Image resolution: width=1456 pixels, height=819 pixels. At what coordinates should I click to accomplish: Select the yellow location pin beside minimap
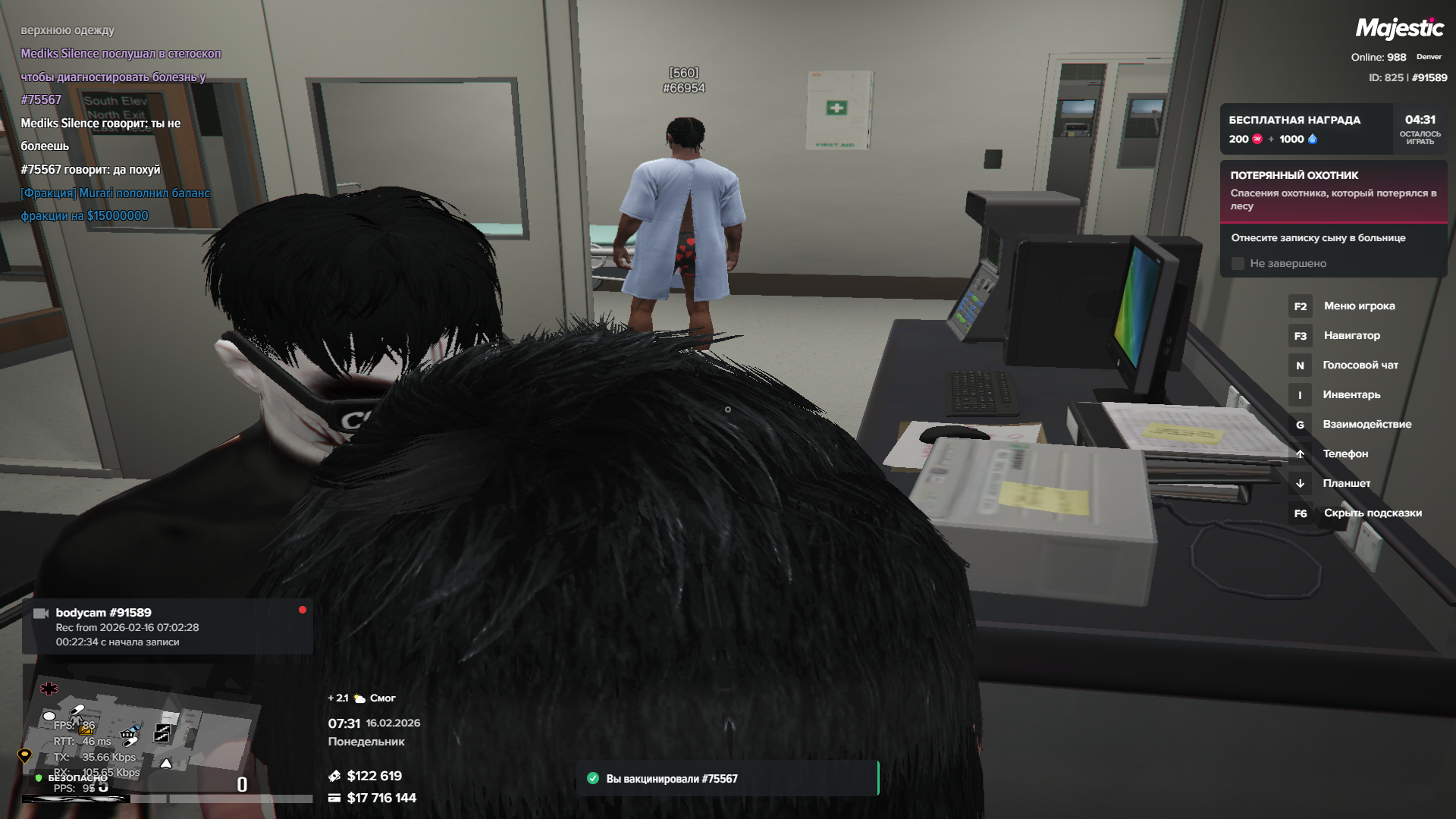point(24,755)
